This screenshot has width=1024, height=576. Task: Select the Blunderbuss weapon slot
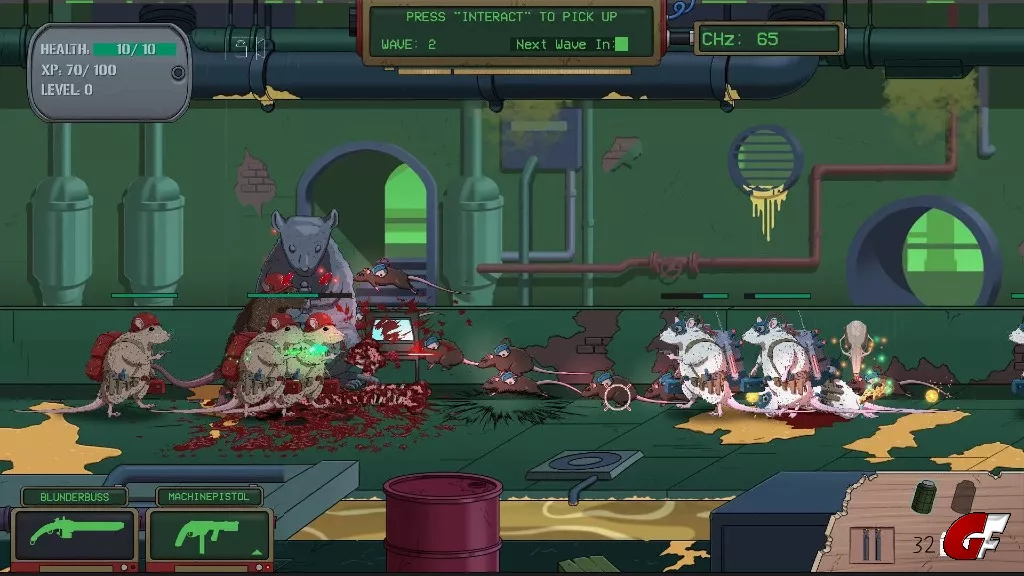pyautogui.click(x=75, y=534)
